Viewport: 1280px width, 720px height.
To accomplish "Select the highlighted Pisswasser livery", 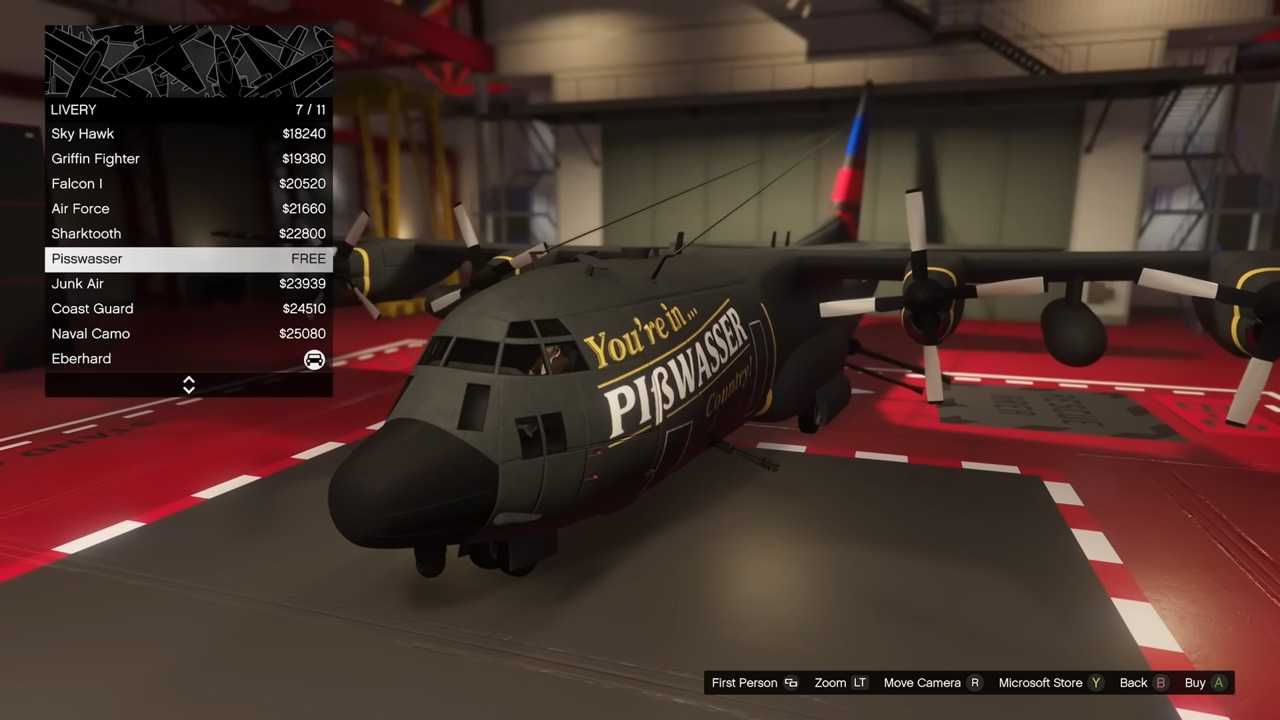I will click(188, 259).
